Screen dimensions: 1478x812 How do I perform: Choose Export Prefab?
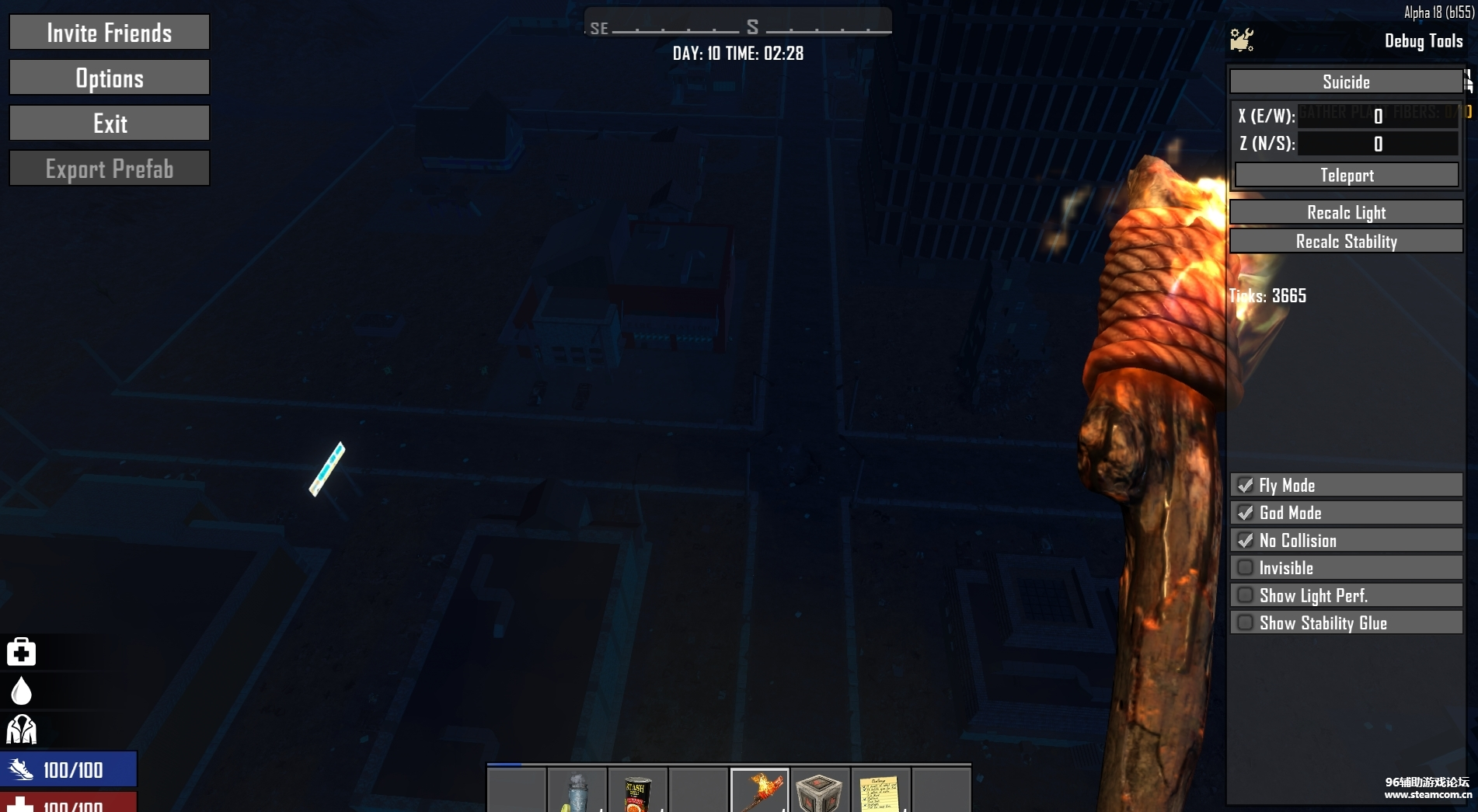coord(110,169)
